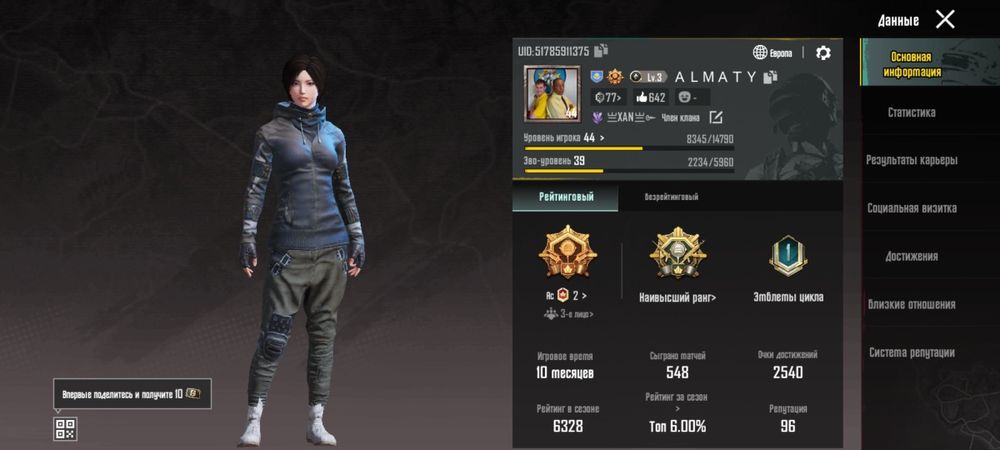
Task: Open the Результаты карьеры section
Action: pyautogui.click(x=911, y=160)
